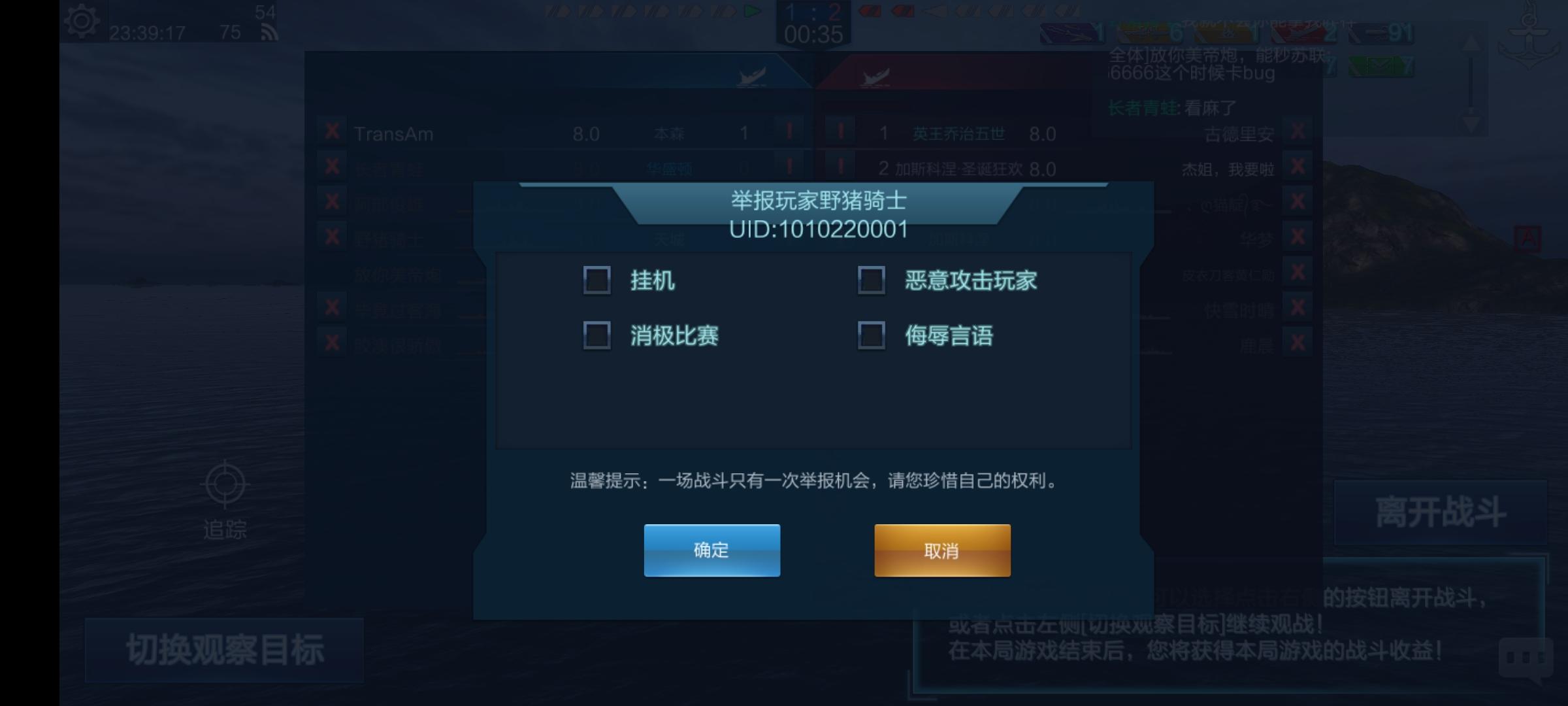Cancel the report with the 取消 button
The width and height of the screenshot is (1568, 706).
tap(943, 551)
